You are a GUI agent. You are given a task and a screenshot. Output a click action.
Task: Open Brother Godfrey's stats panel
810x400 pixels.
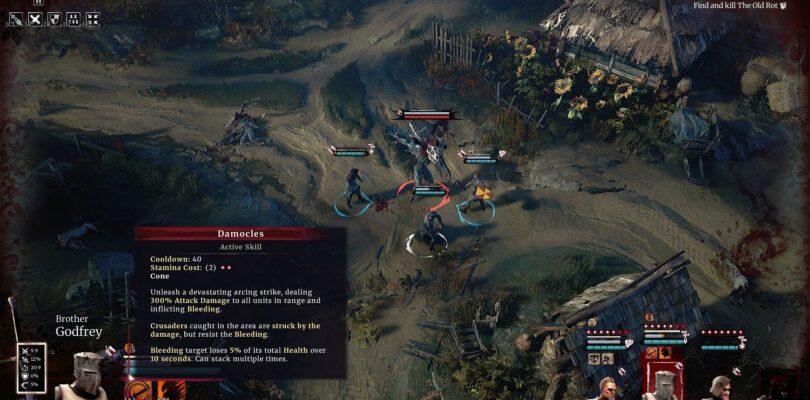pos(31,366)
